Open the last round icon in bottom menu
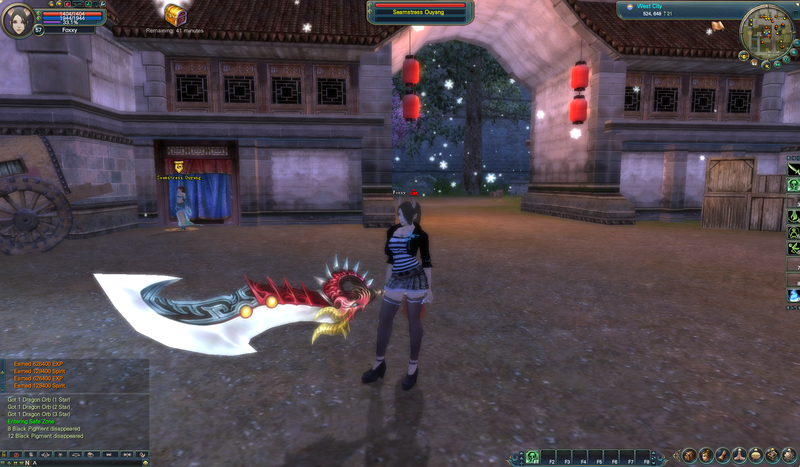Viewport: 800px width, 467px height. 790,457
